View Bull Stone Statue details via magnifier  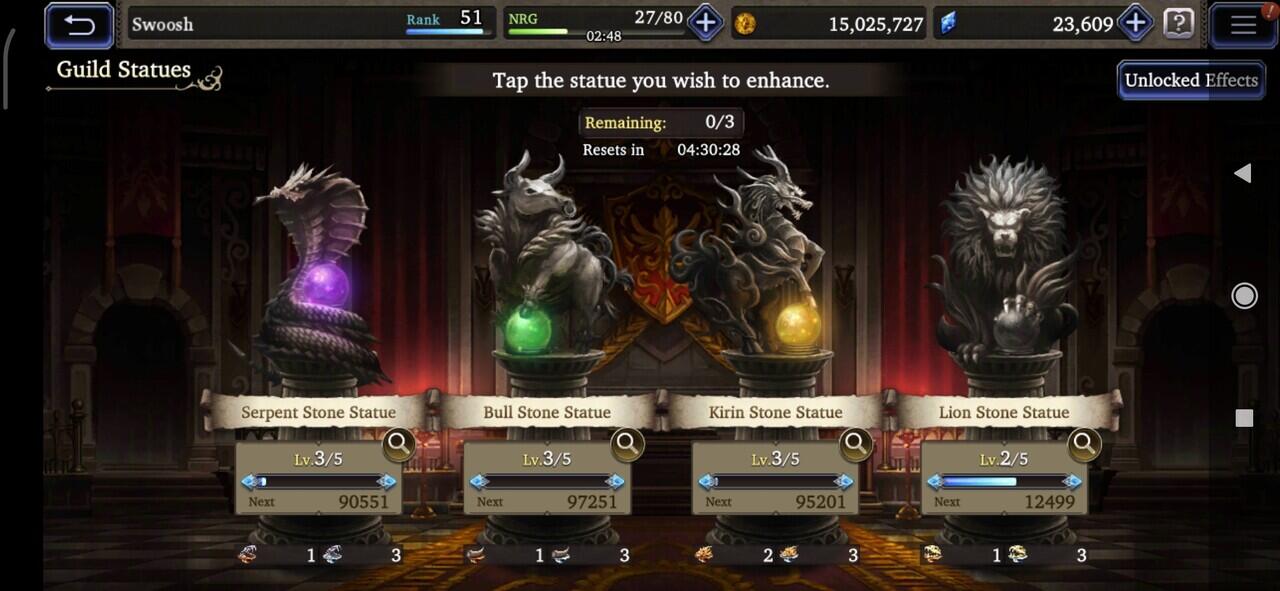(x=628, y=443)
